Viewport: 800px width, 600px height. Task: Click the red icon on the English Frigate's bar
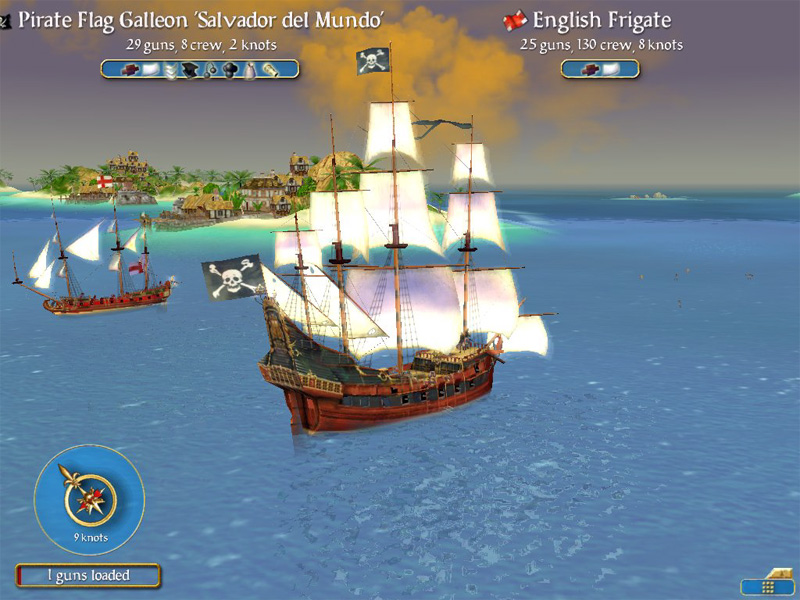tap(589, 69)
